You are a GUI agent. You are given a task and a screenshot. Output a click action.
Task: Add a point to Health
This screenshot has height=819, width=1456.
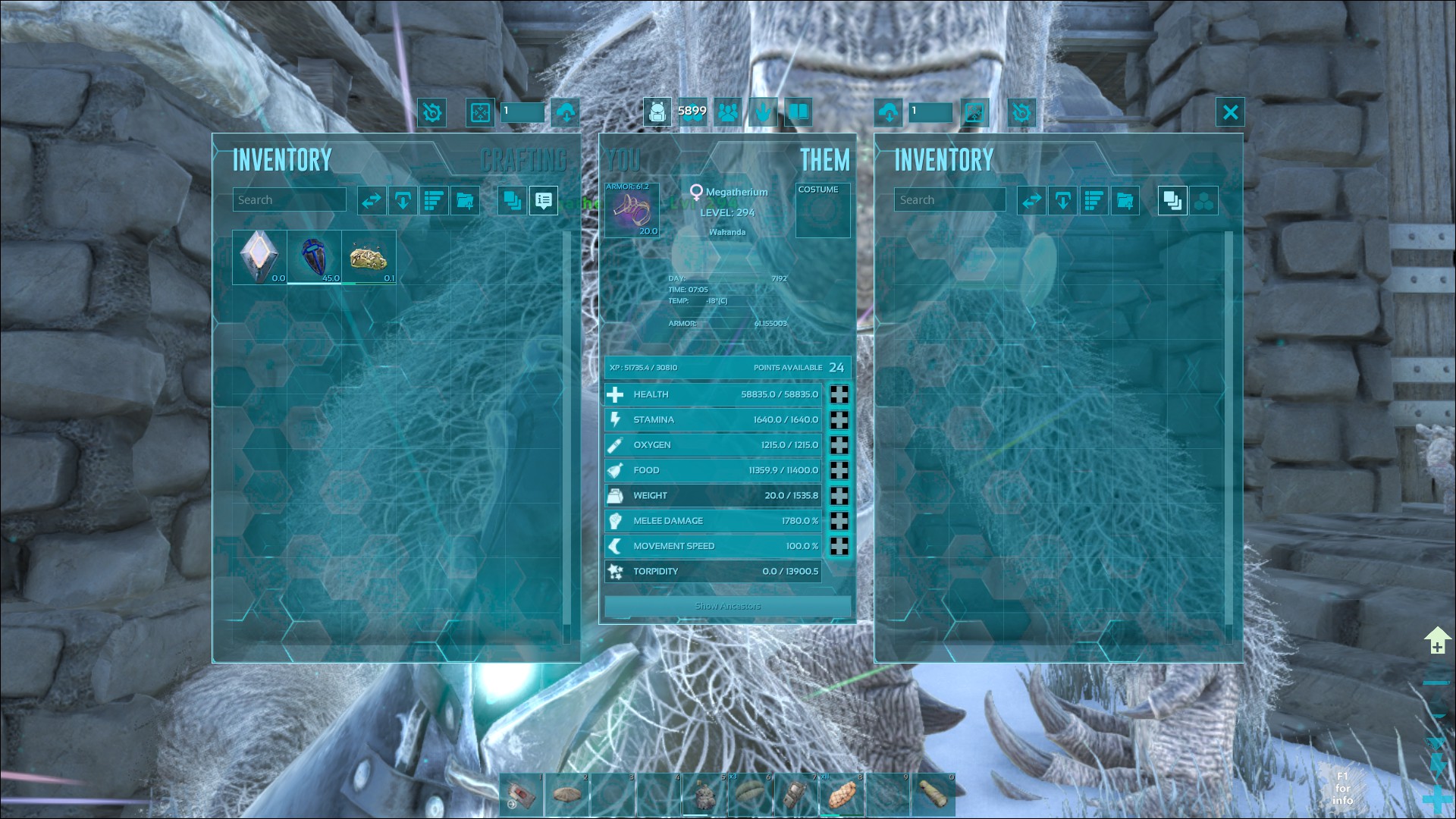pos(839,394)
